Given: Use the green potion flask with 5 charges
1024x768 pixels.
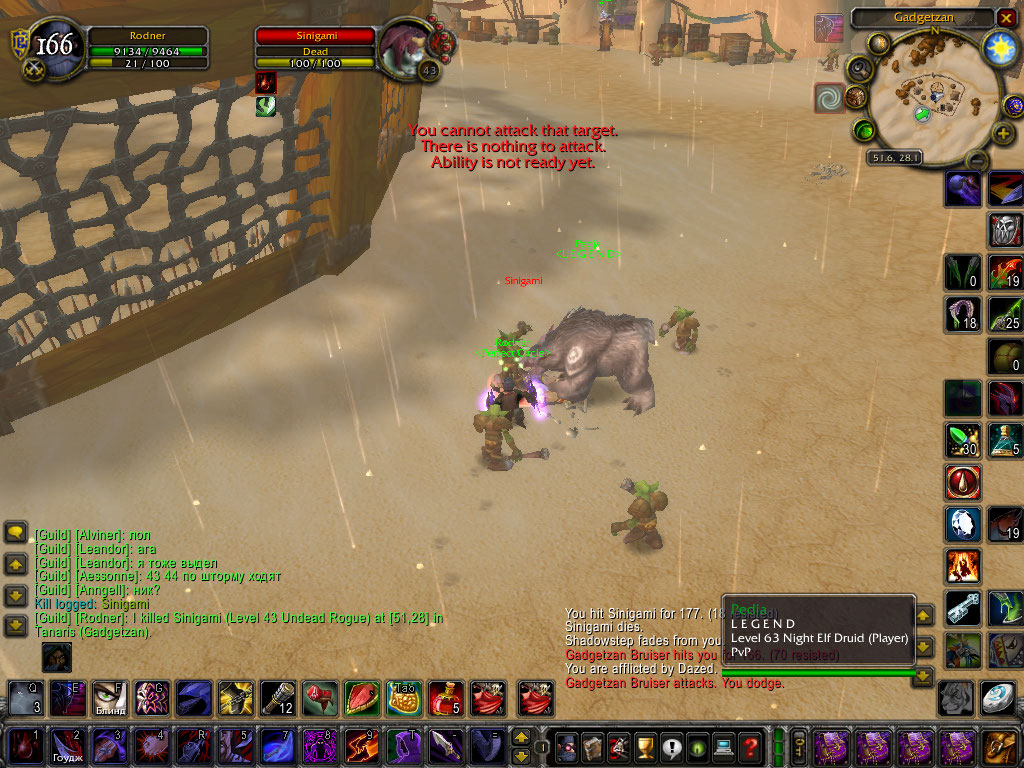Looking at the screenshot, I should pos(1005,440).
